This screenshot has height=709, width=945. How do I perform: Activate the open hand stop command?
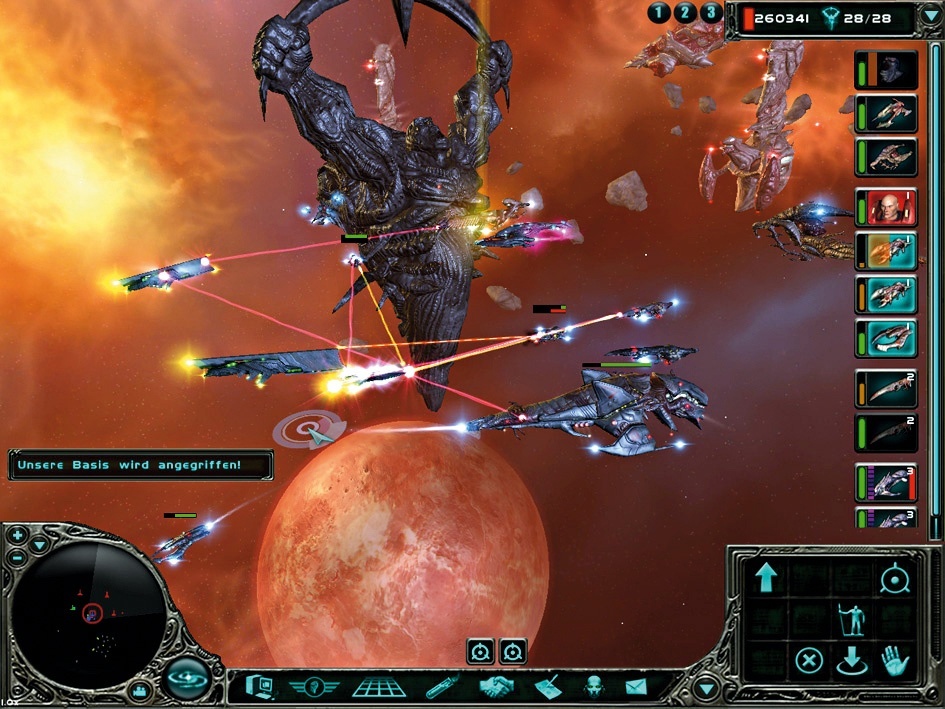pyautogui.click(x=893, y=660)
